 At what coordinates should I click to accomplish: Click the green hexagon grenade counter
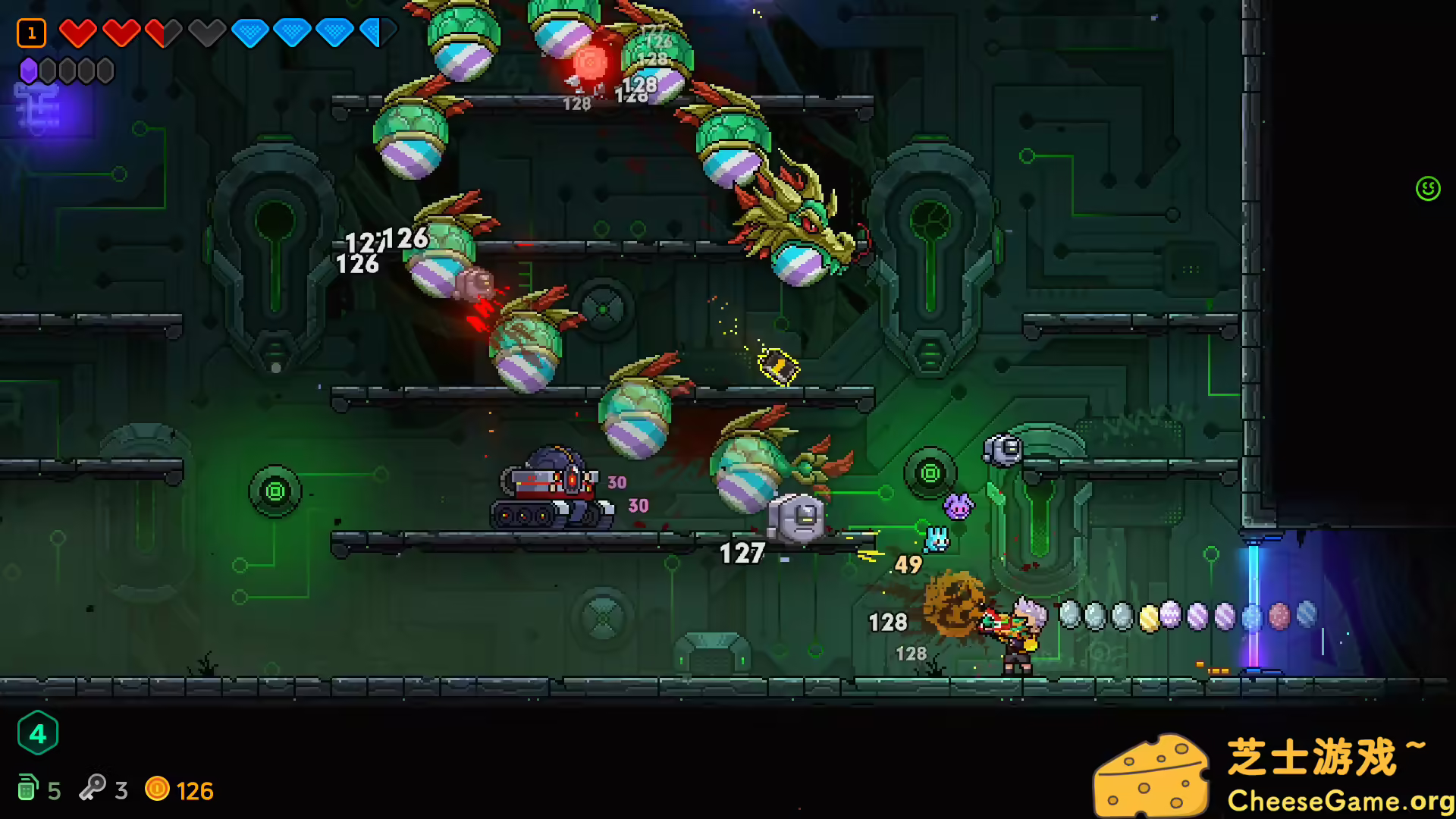point(38,733)
